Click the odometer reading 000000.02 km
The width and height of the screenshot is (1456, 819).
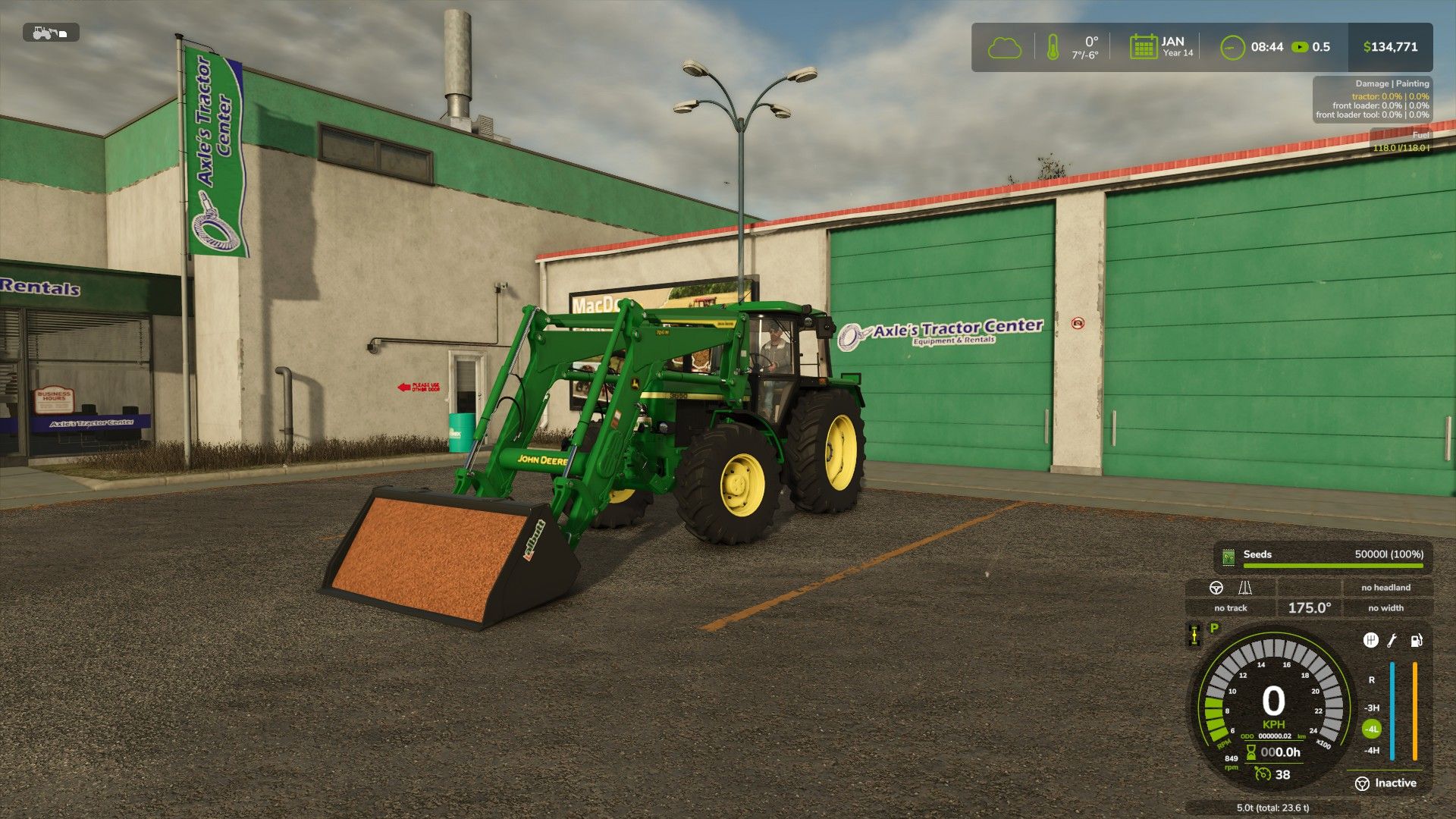click(1274, 737)
